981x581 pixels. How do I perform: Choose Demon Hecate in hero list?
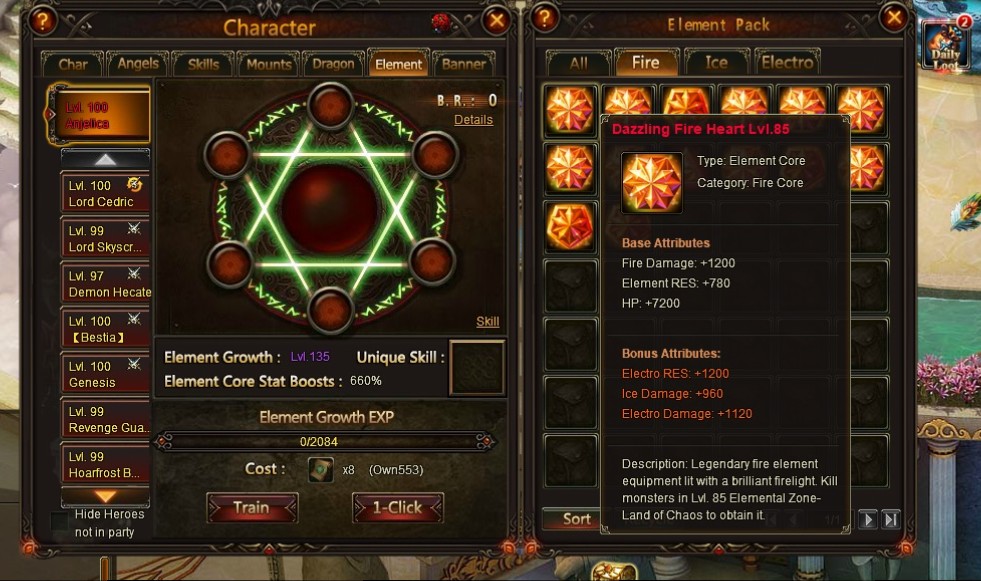point(105,284)
